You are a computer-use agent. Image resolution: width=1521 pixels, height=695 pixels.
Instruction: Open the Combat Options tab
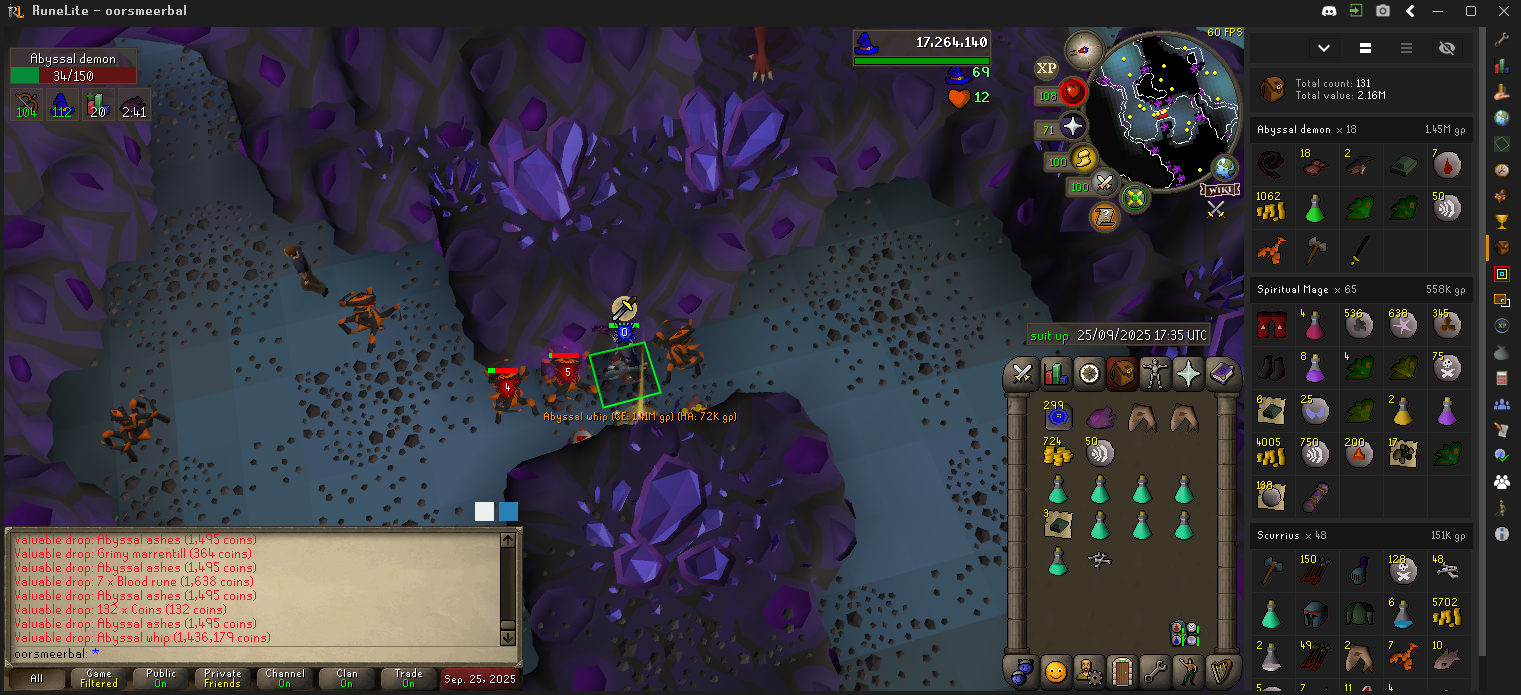[1022, 374]
